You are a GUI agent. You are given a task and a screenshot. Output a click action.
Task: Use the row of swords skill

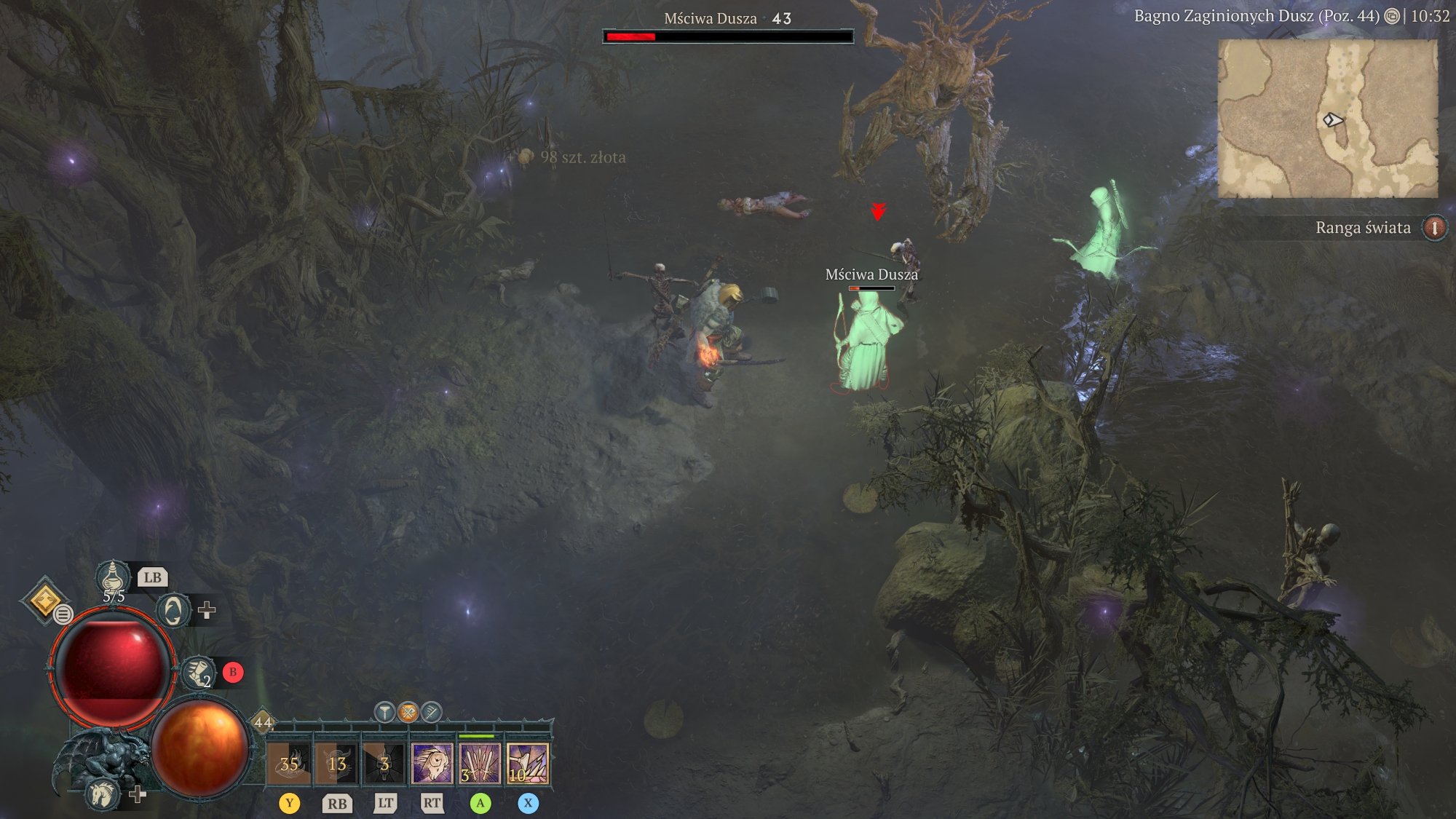coord(480,764)
